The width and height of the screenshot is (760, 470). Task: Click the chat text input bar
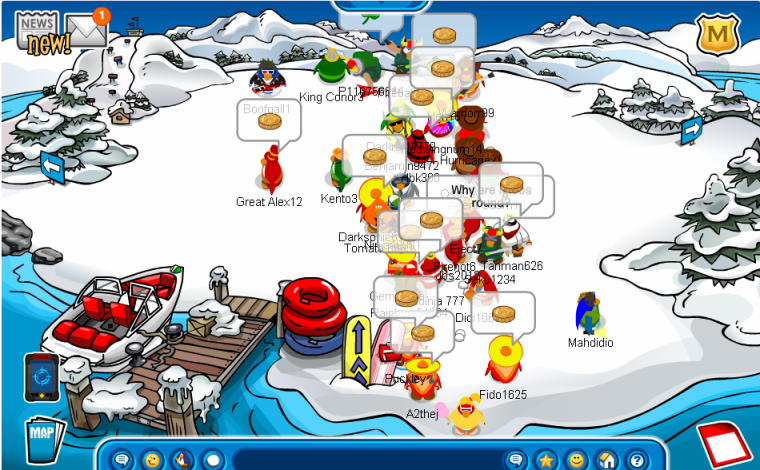(x=365, y=460)
